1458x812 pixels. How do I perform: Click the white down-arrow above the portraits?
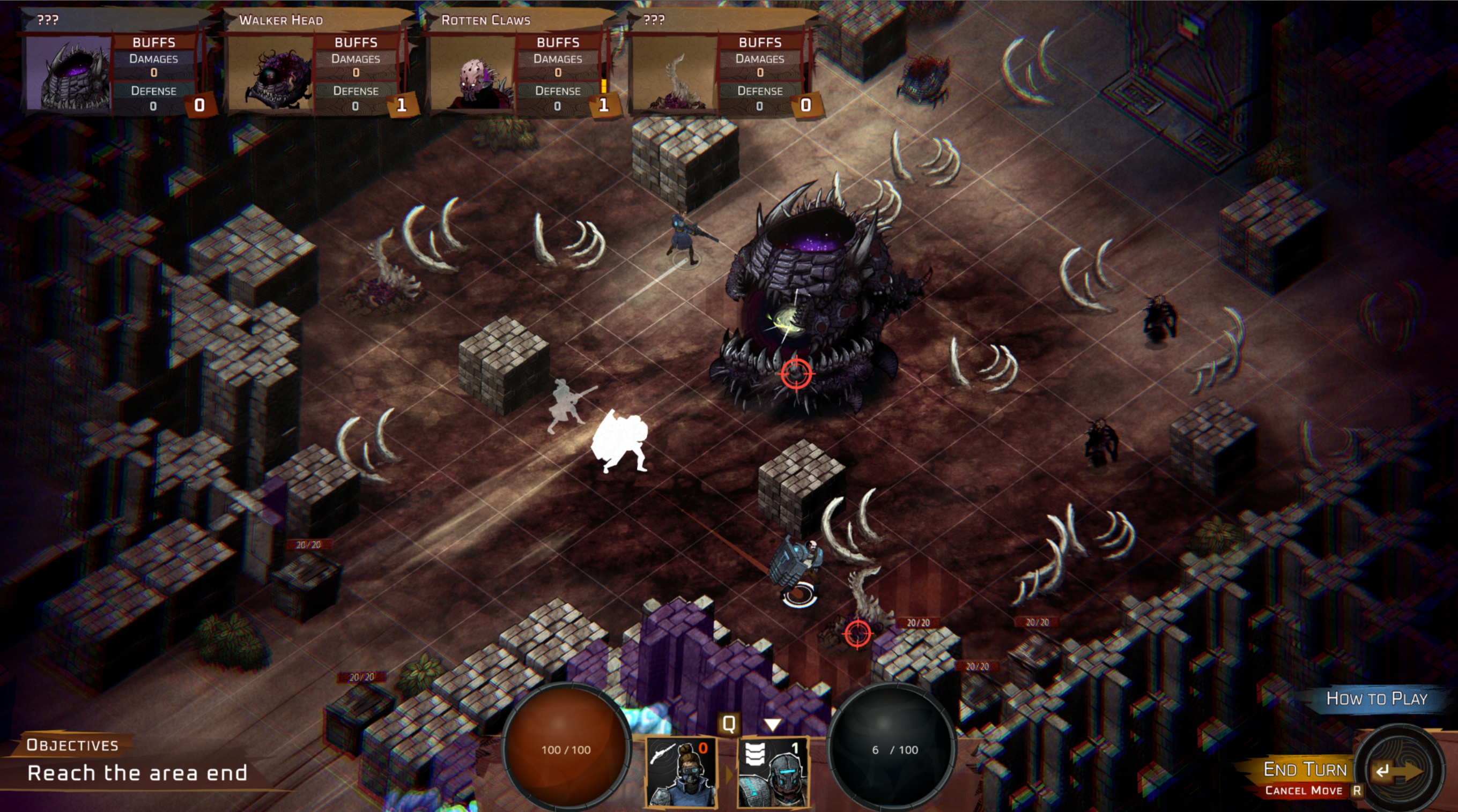pyautogui.click(x=773, y=725)
